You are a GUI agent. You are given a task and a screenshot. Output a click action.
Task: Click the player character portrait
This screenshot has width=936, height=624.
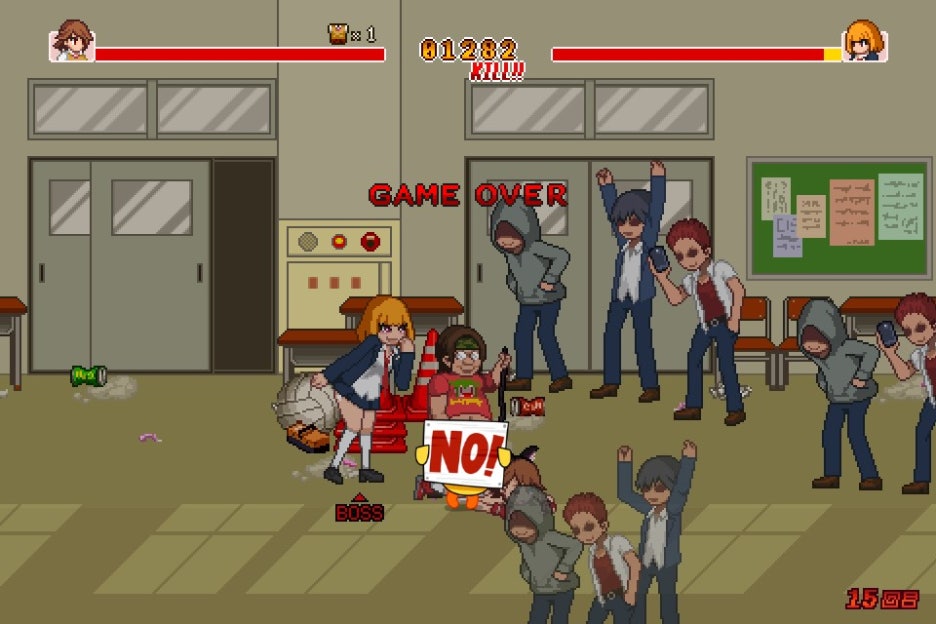click(72, 42)
